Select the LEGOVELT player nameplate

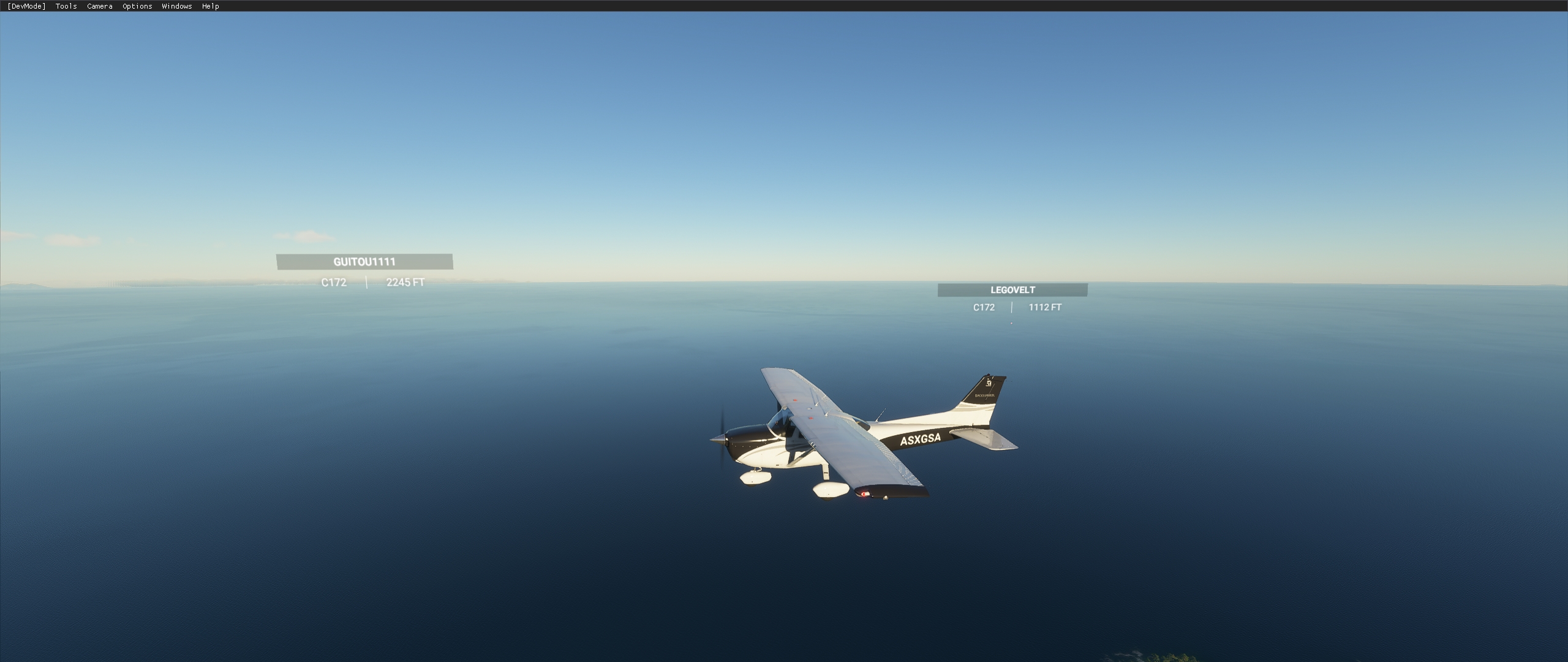click(x=1013, y=291)
